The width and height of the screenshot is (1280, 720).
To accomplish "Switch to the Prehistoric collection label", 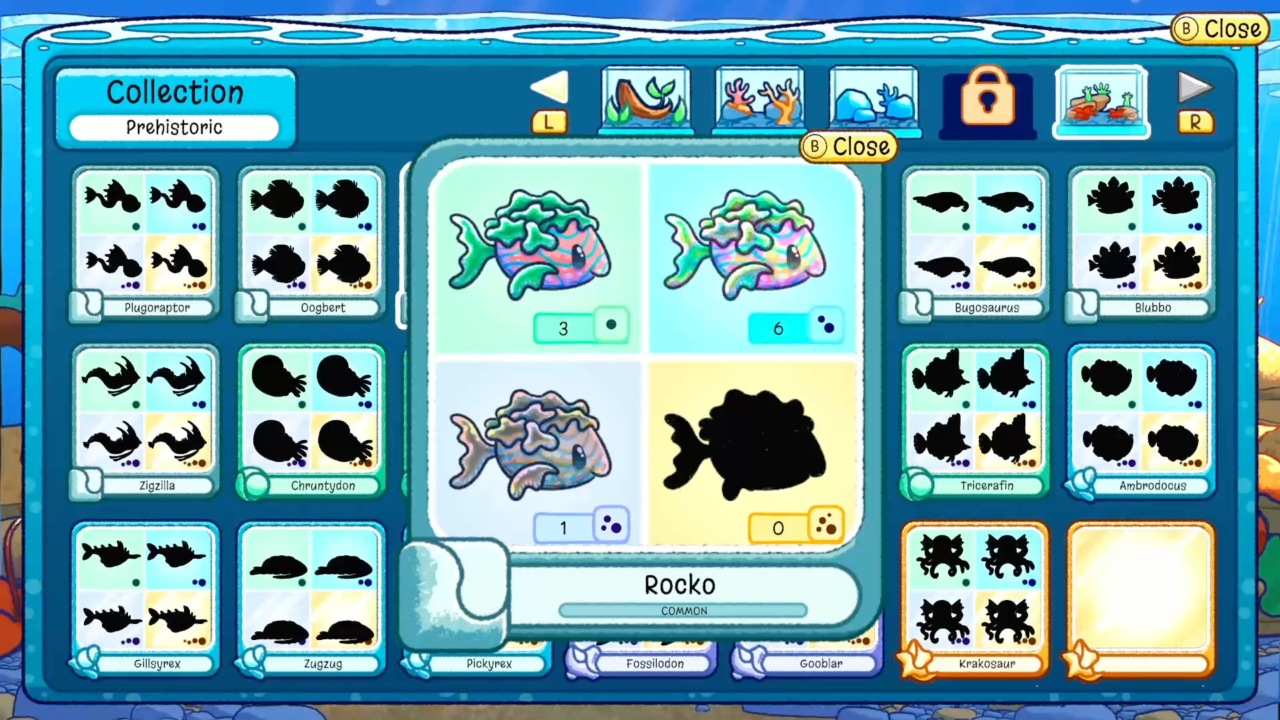I will (x=174, y=127).
